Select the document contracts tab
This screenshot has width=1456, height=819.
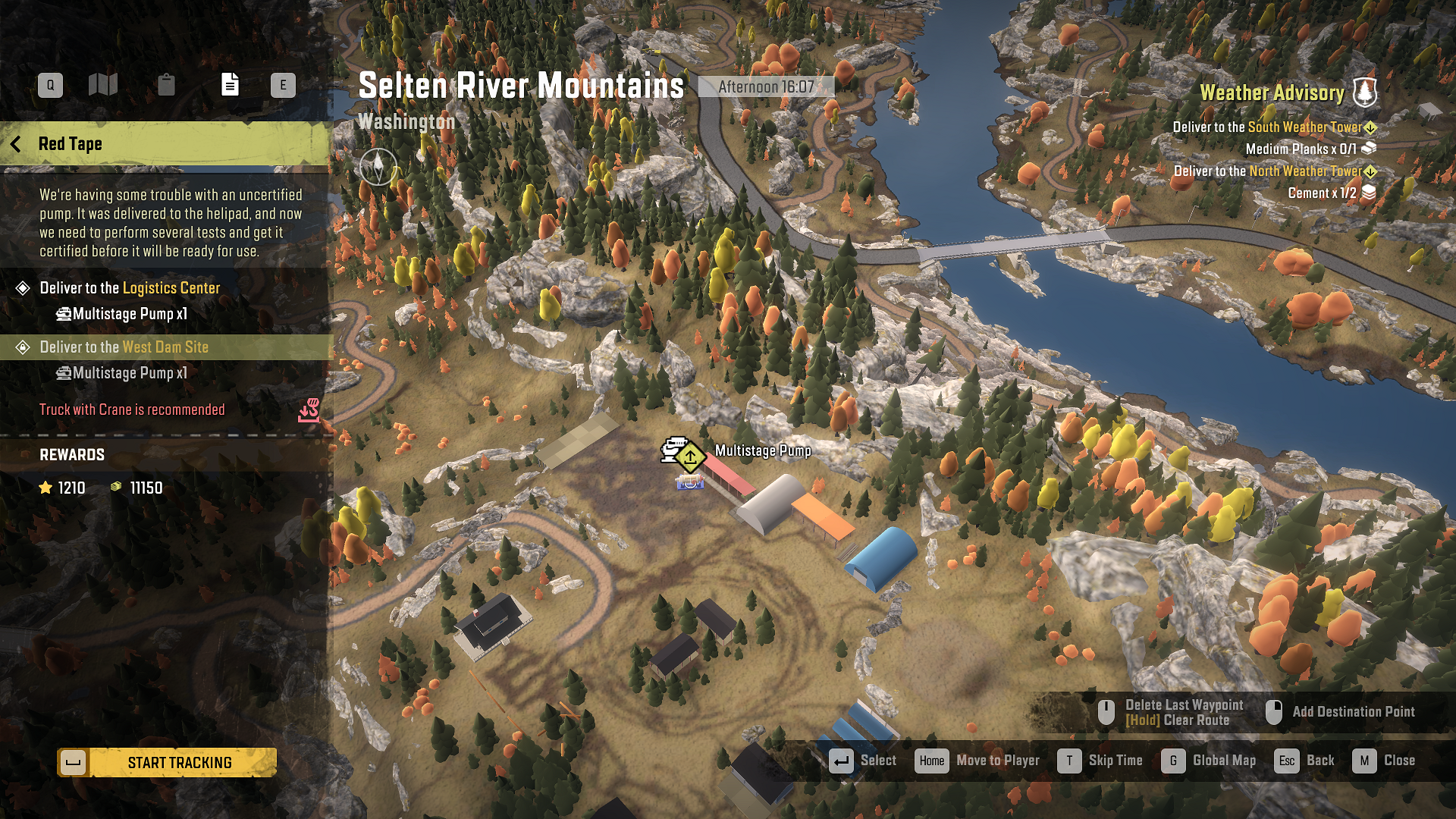(230, 85)
